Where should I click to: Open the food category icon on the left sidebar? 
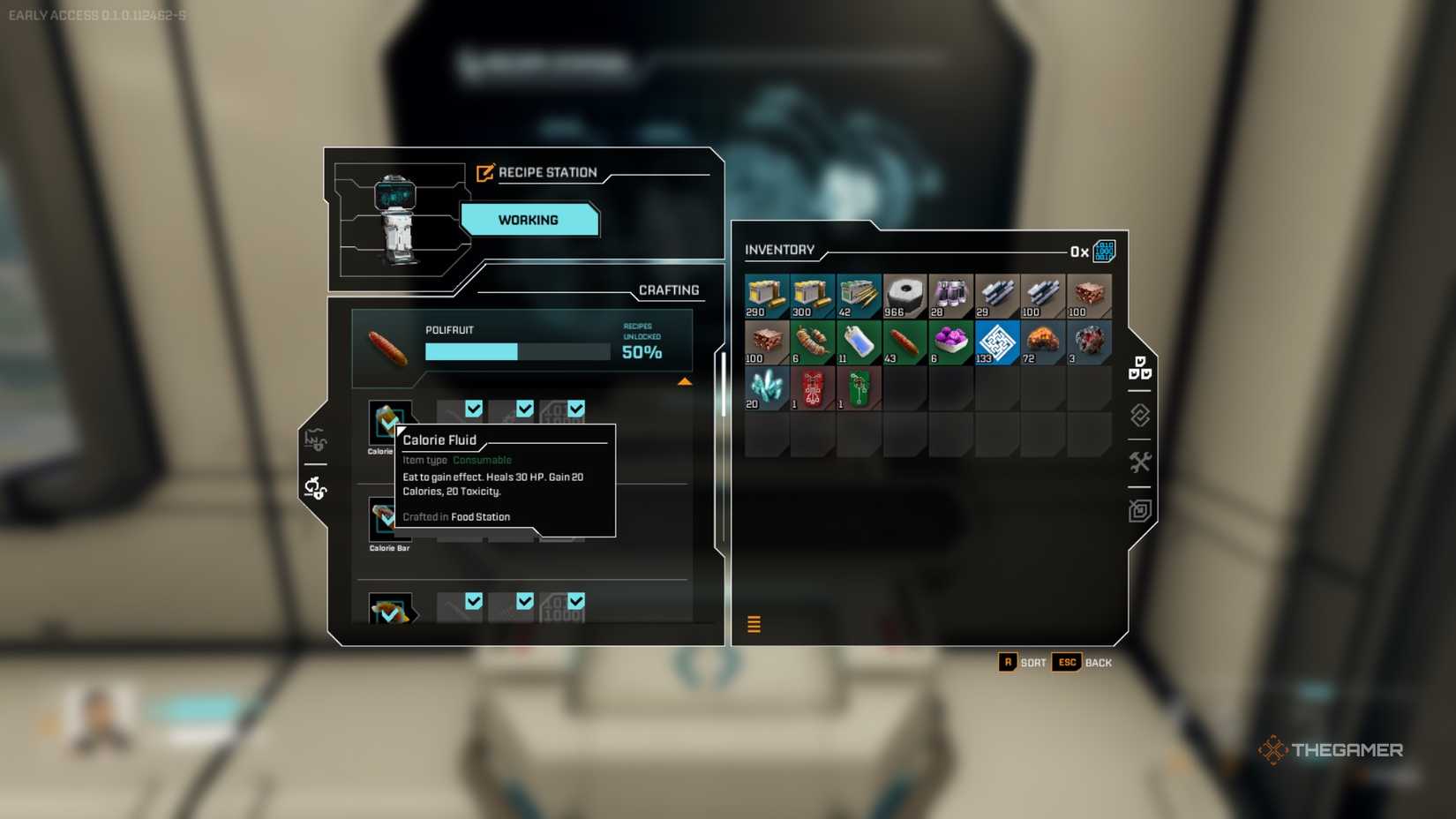315,491
